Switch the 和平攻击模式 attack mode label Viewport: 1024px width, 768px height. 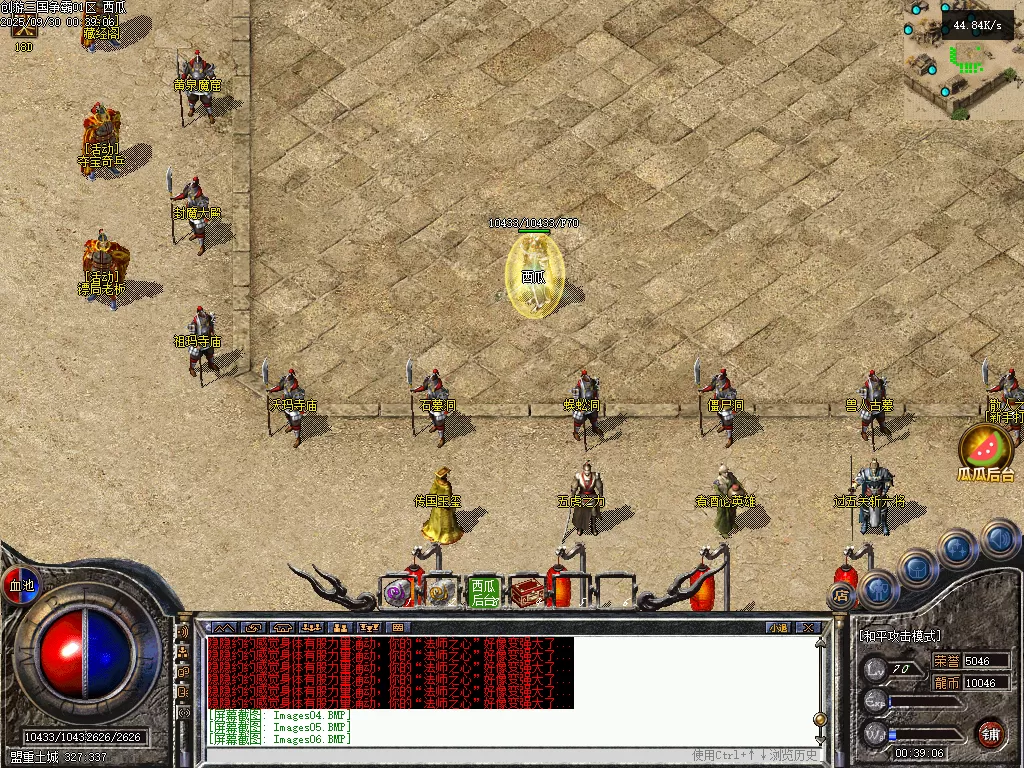click(x=900, y=636)
